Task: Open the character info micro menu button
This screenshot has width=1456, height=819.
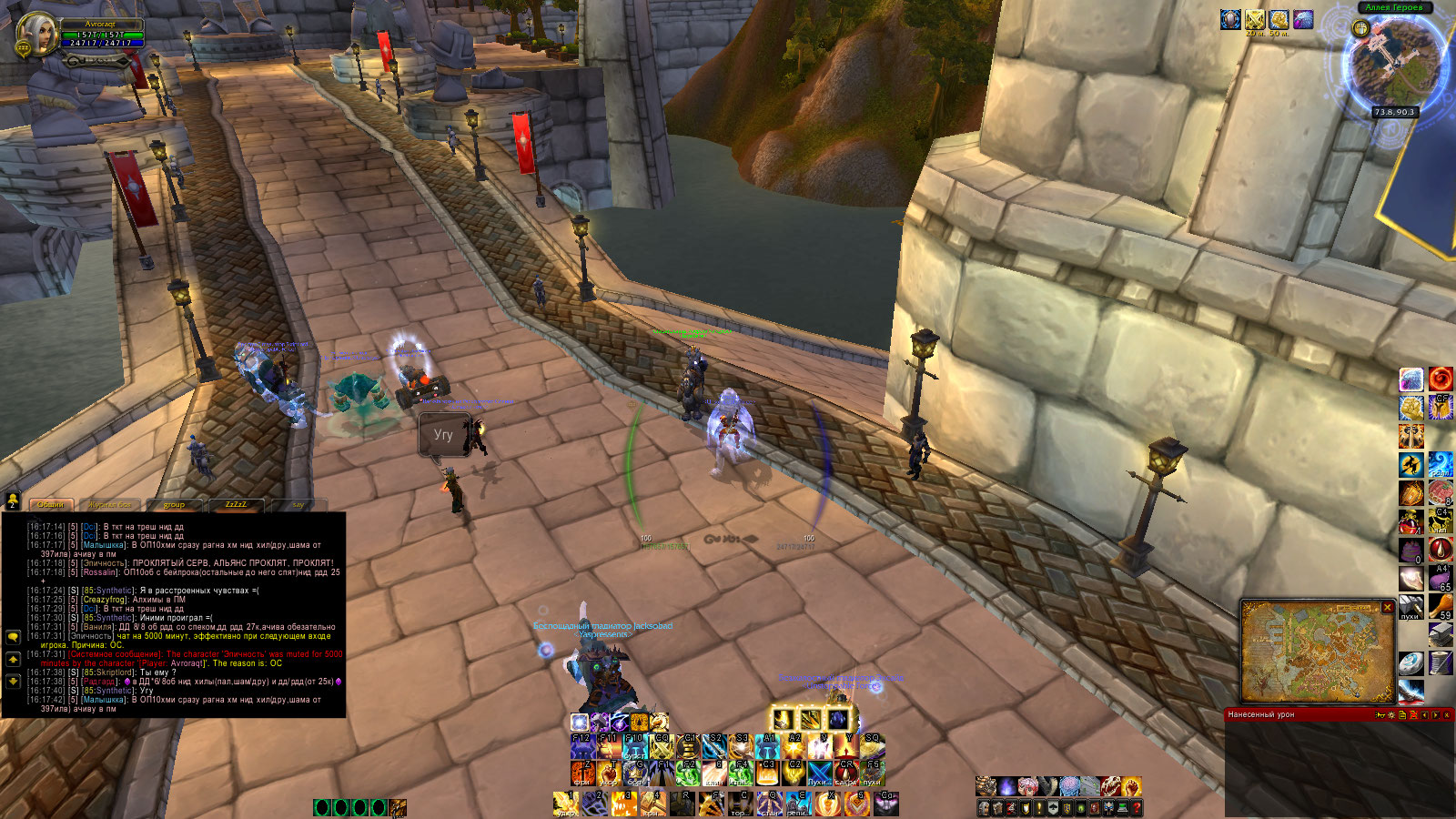Action: pyautogui.click(x=984, y=807)
